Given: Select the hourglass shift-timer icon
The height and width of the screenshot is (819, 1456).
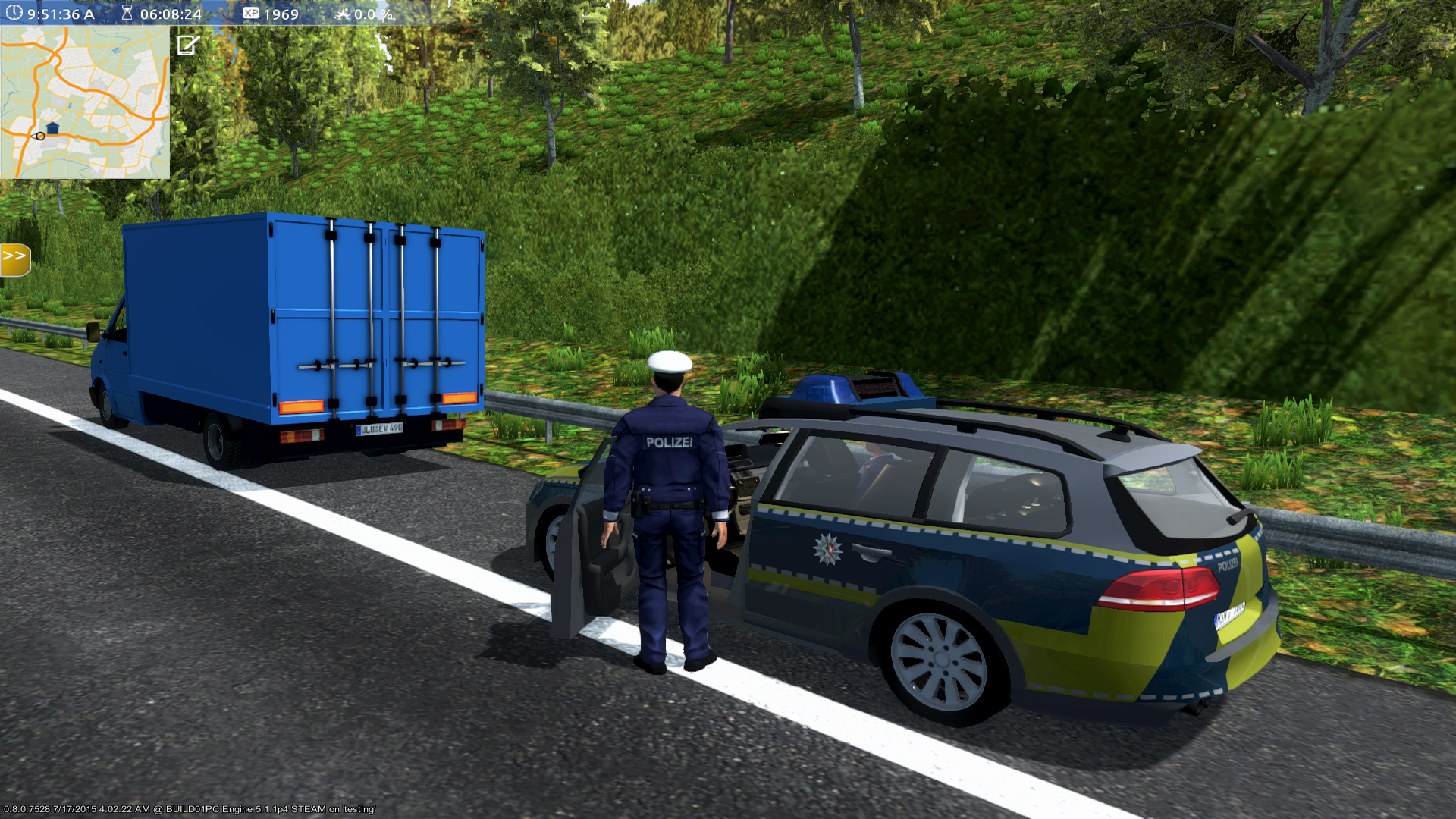Looking at the screenshot, I should pyautogui.click(x=127, y=12).
